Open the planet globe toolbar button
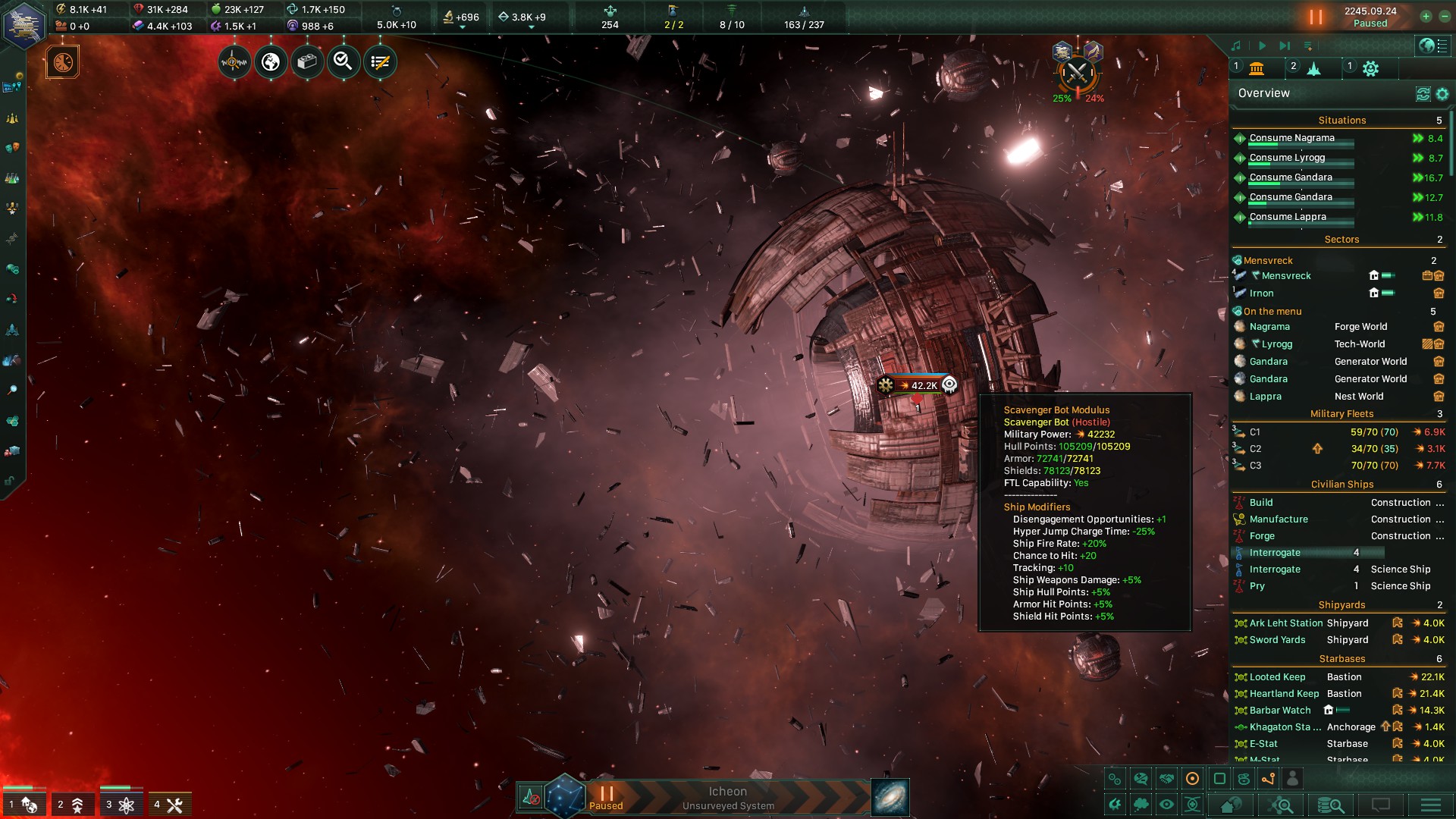The image size is (1456, 819). [271, 62]
